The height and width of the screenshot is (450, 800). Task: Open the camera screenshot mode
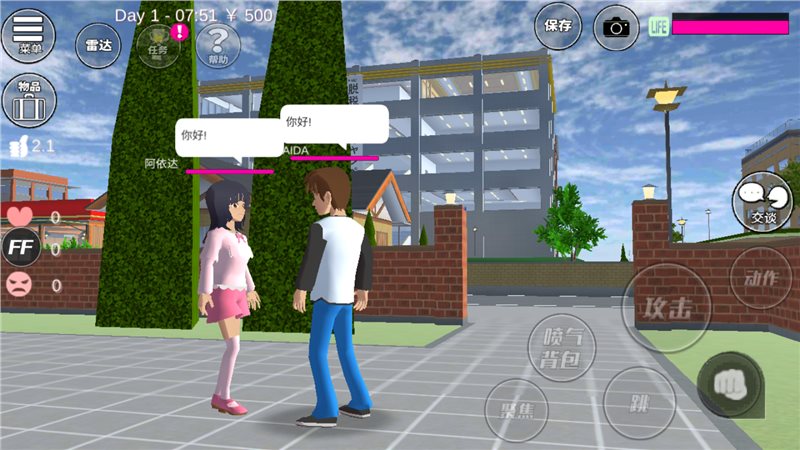coord(616,27)
